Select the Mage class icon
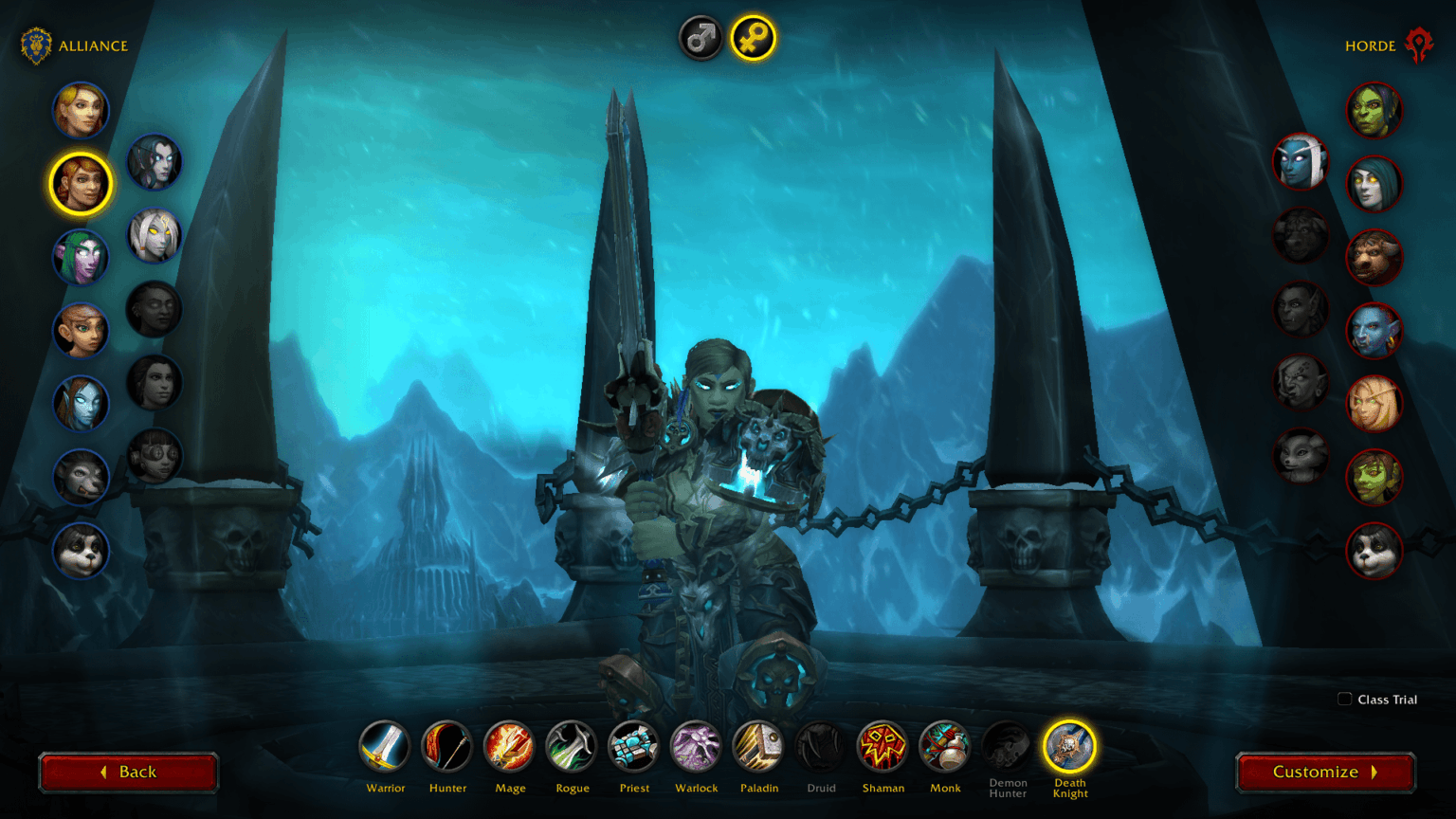Image resolution: width=1456 pixels, height=819 pixels. [x=510, y=746]
